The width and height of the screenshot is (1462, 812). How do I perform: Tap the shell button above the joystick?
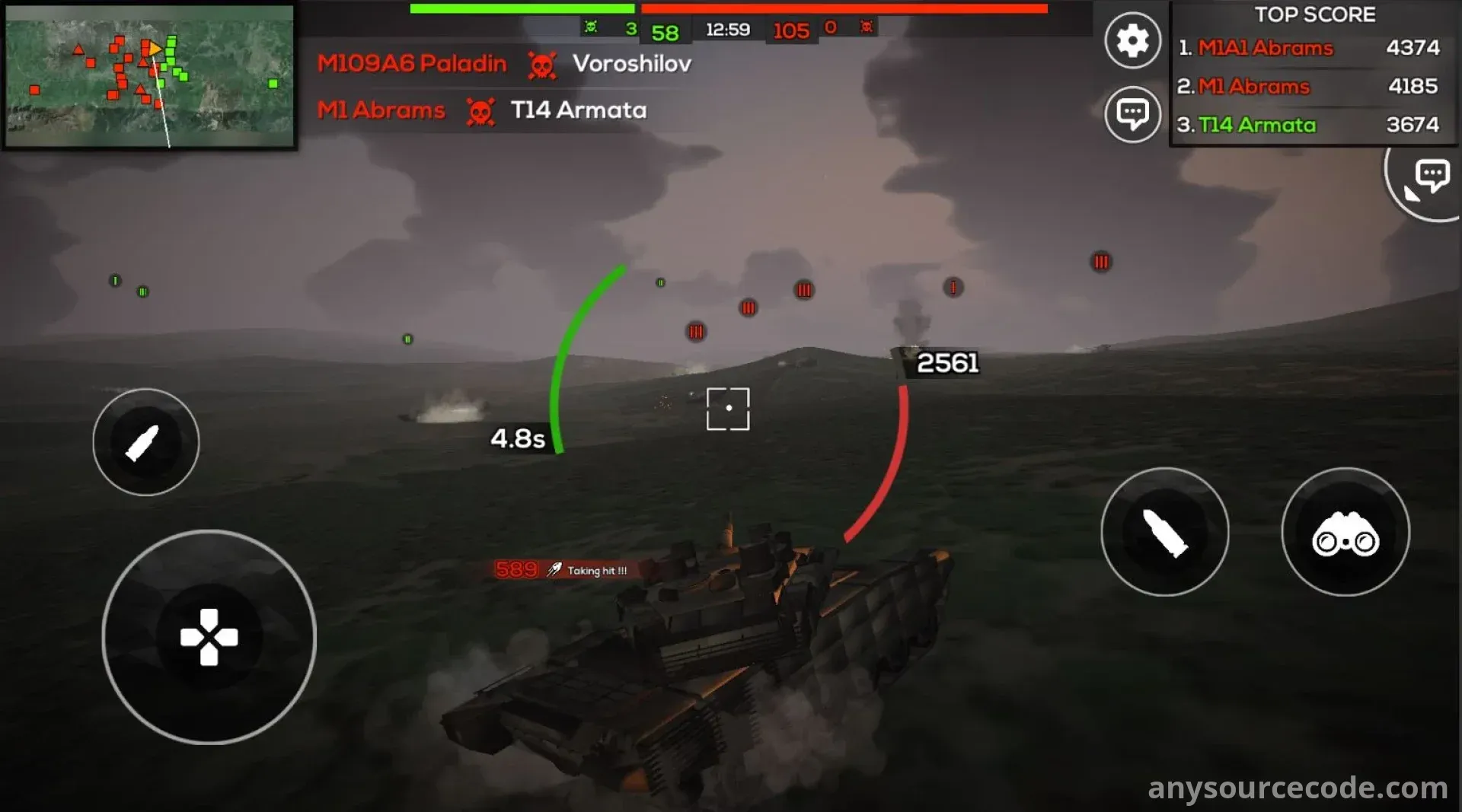click(x=145, y=442)
